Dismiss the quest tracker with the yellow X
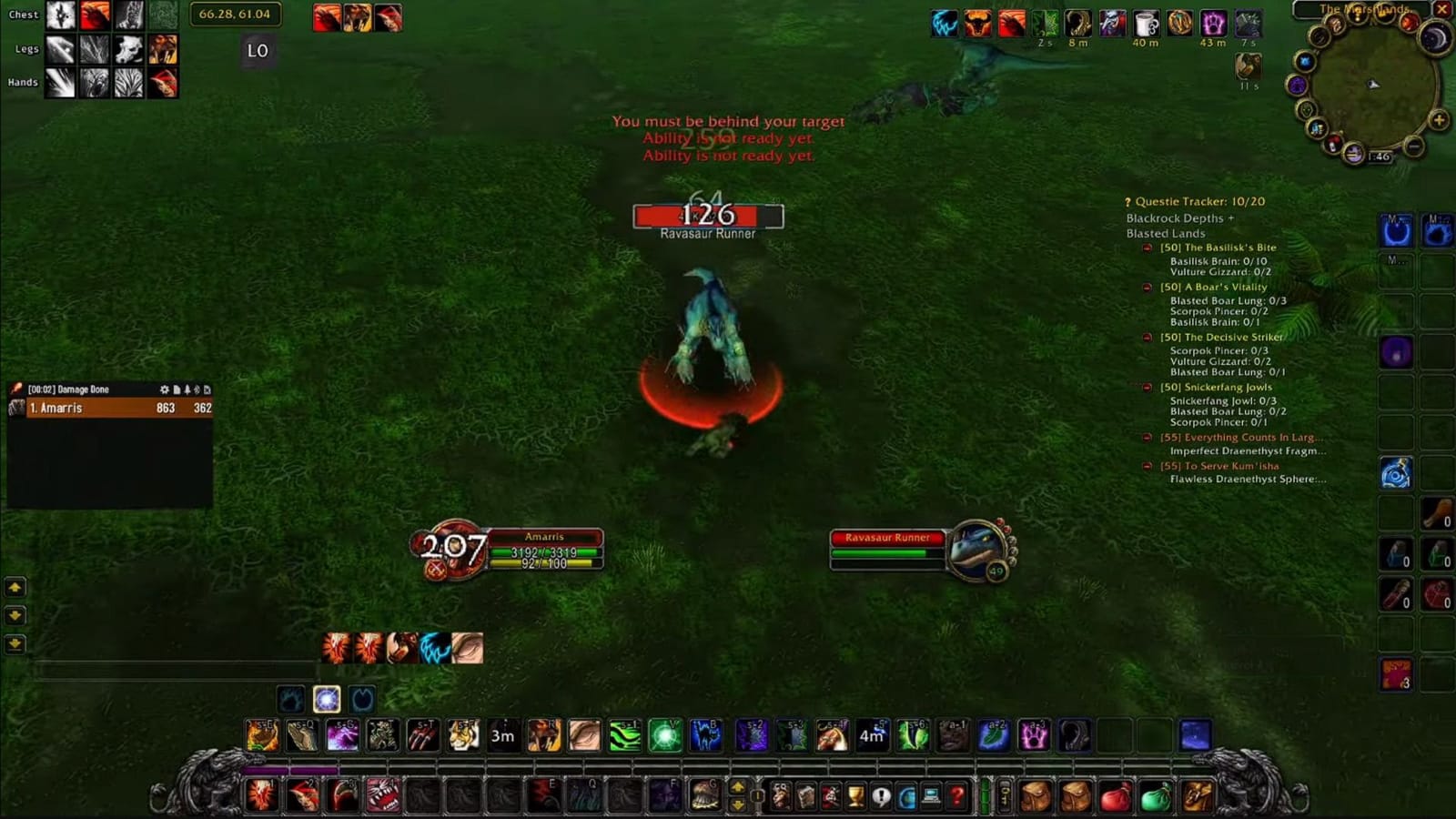The height and width of the screenshot is (819, 1456). click(x=1442, y=8)
